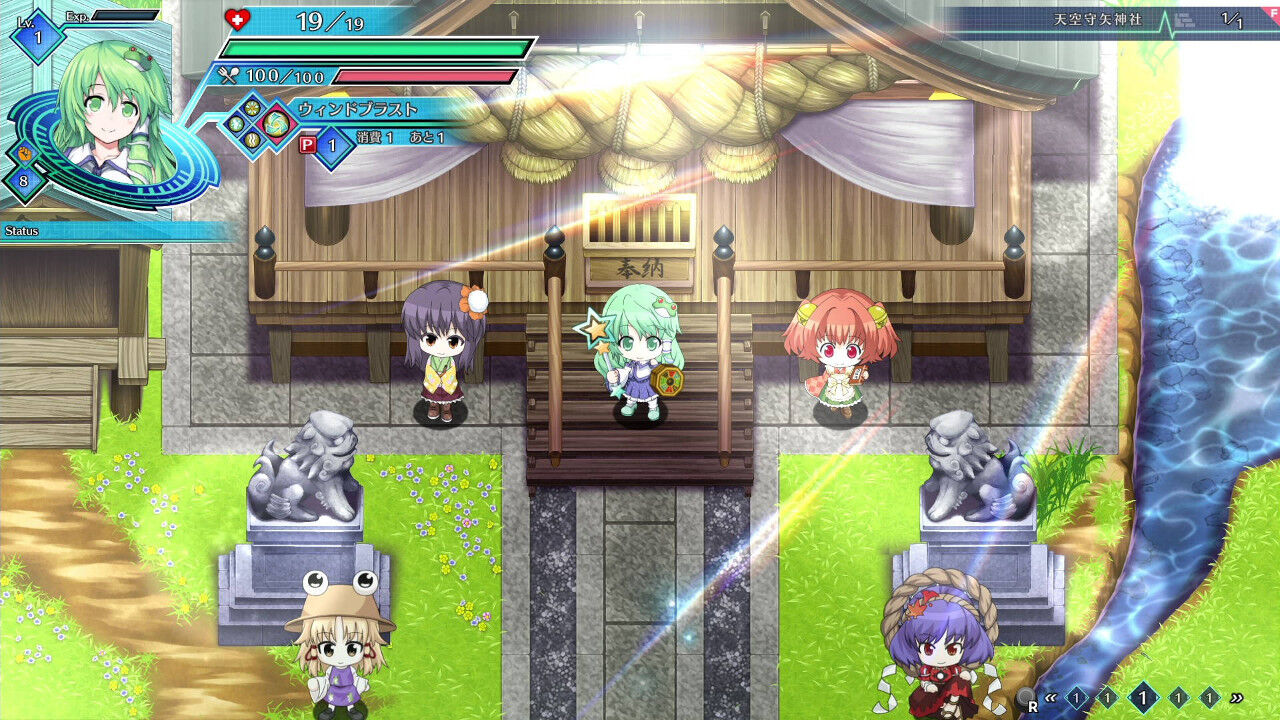The height and width of the screenshot is (720, 1280).
Task: Select the highlighted center party member diamond
Action: tap(1143, 697)
